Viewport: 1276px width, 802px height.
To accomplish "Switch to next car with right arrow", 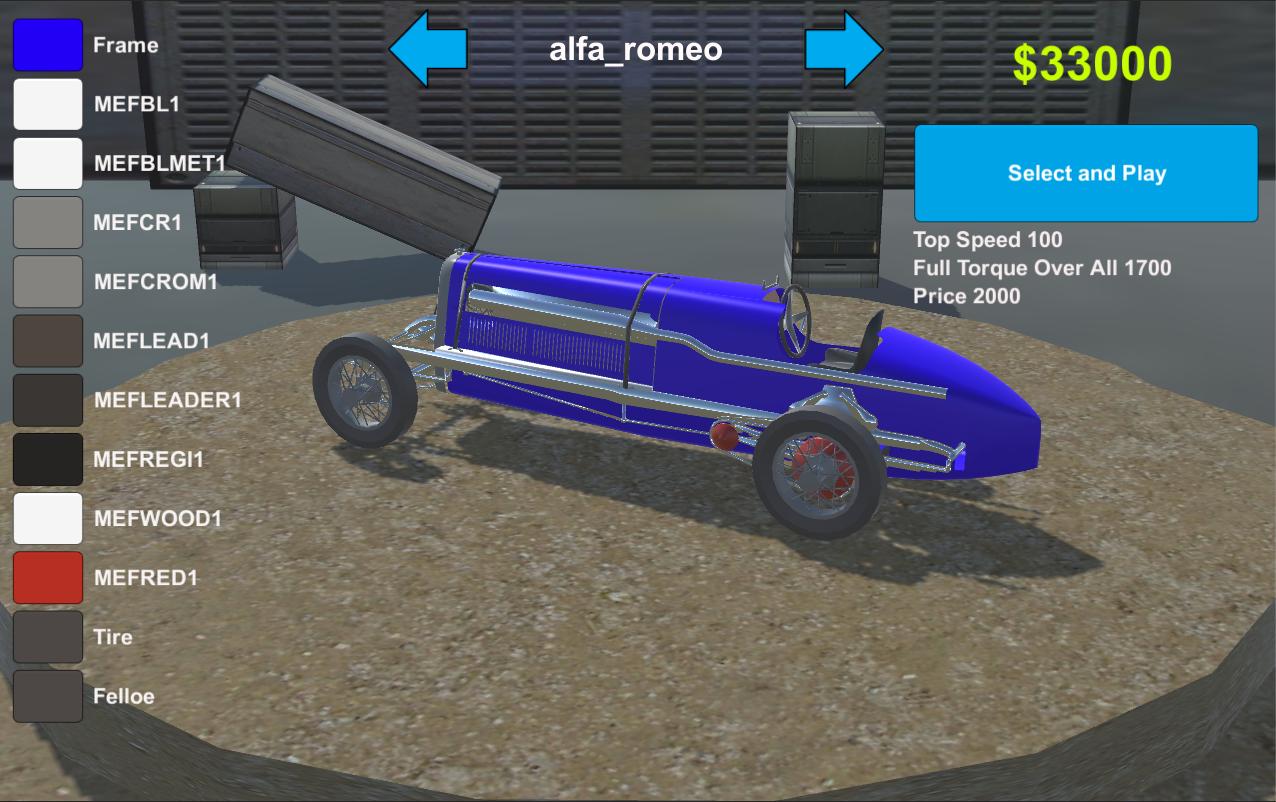I will (x=844, y=48).
